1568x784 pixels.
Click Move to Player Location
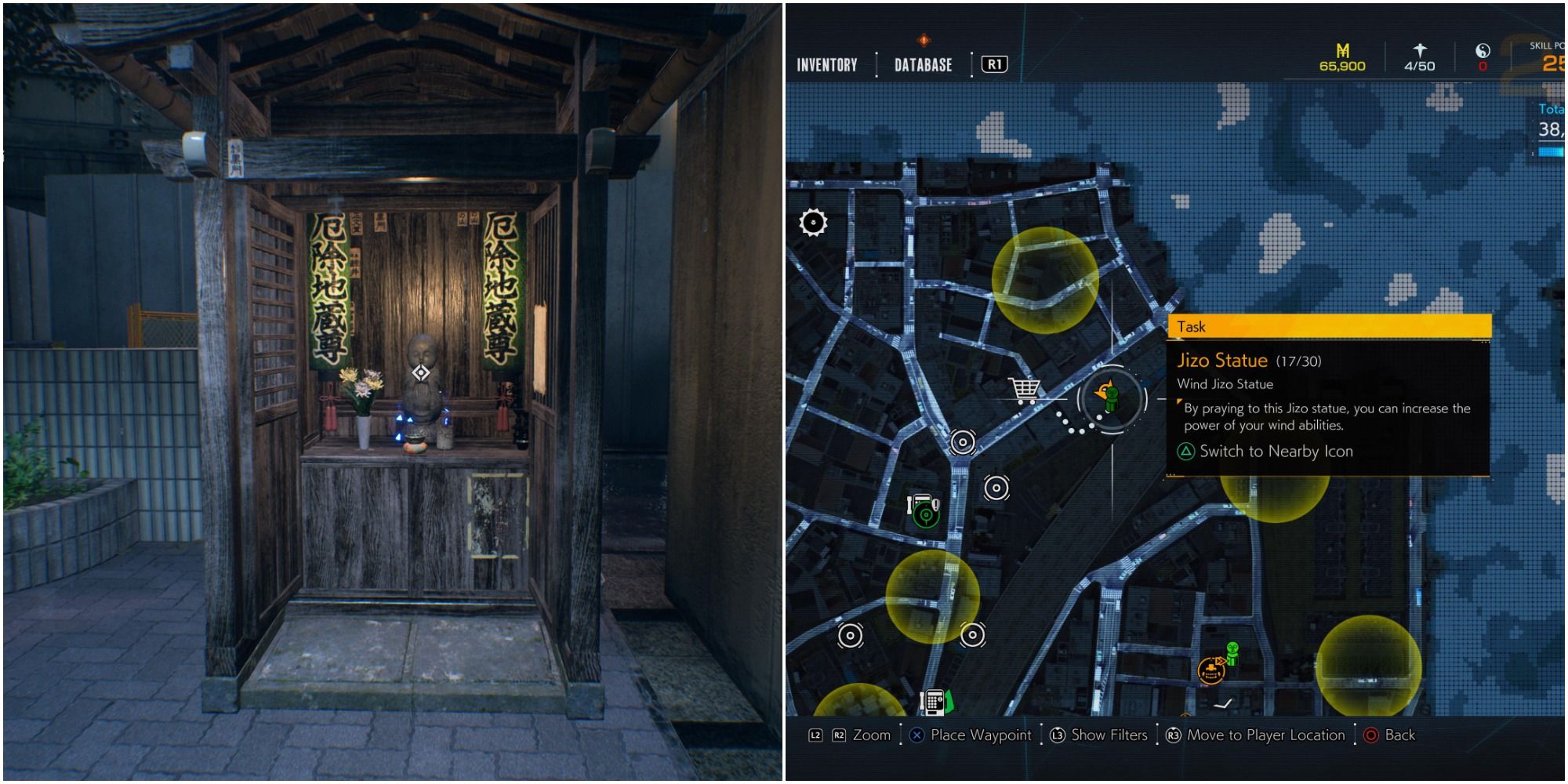tap(1266, 735)
